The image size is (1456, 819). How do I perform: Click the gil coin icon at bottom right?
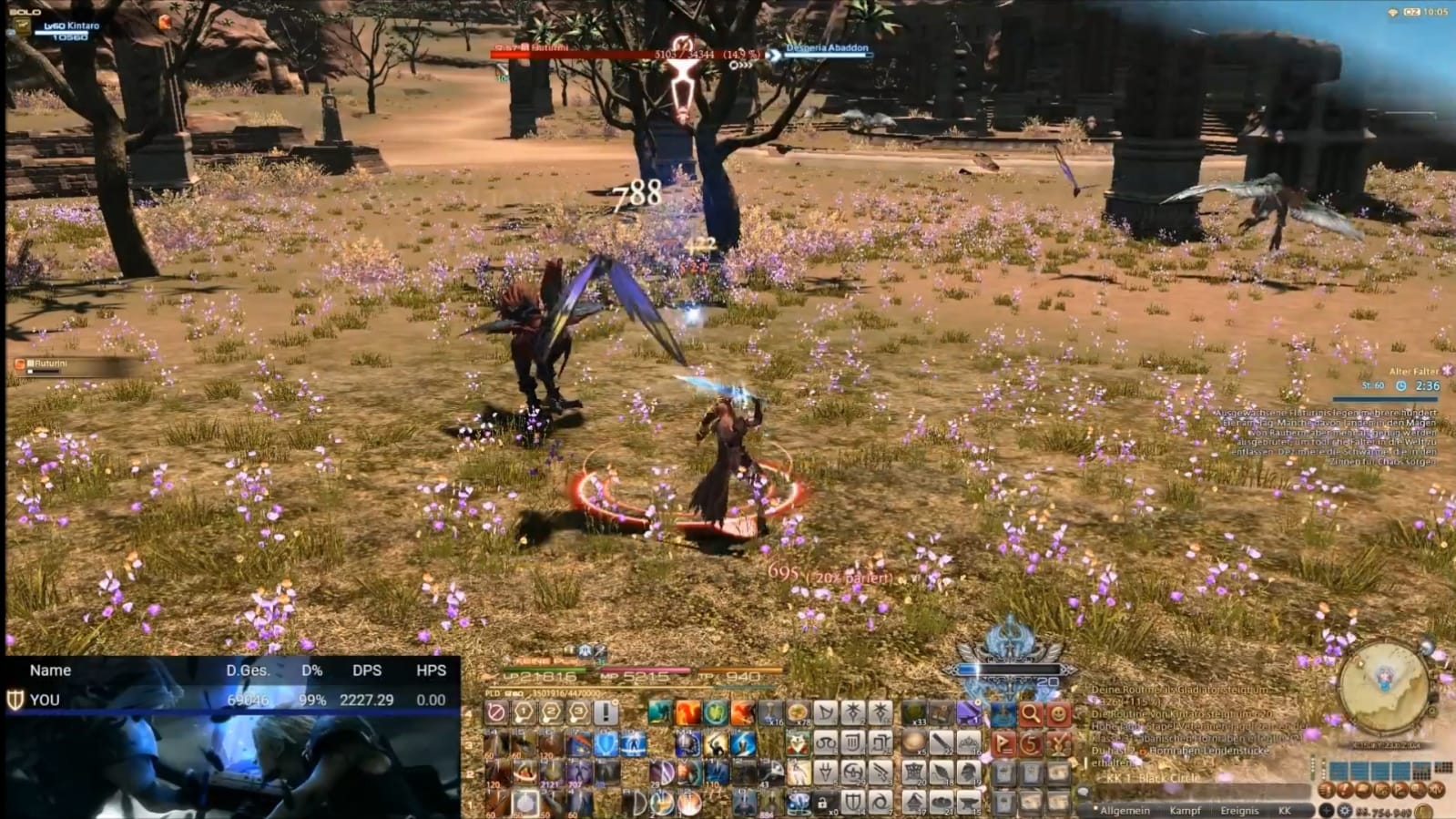tap(1422, 812)
